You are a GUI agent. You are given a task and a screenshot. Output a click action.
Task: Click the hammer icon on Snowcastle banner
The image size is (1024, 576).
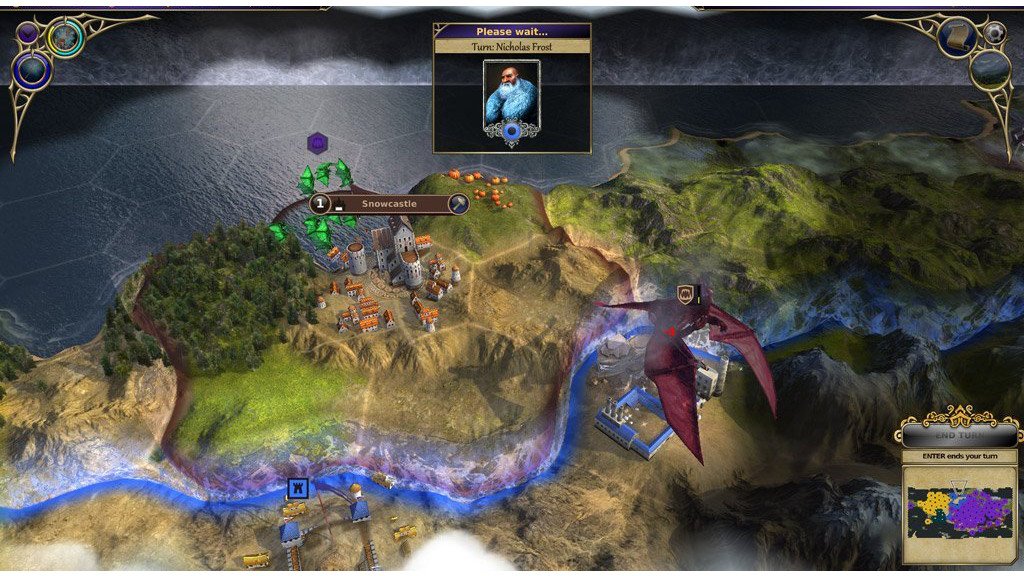(x=458, y=204)
